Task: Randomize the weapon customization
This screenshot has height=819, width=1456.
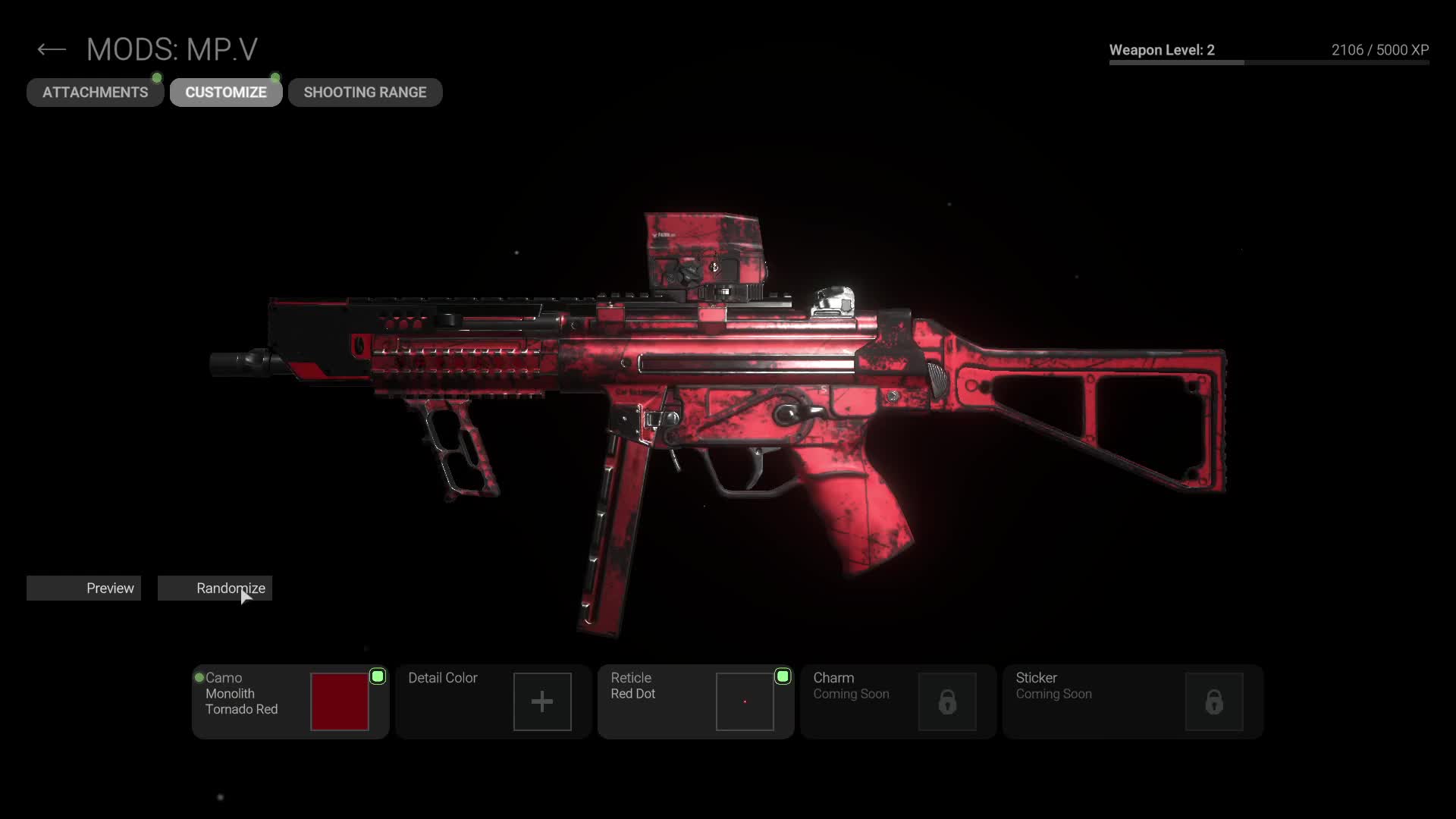Action: pyautogui.click(x=215, y=588)
